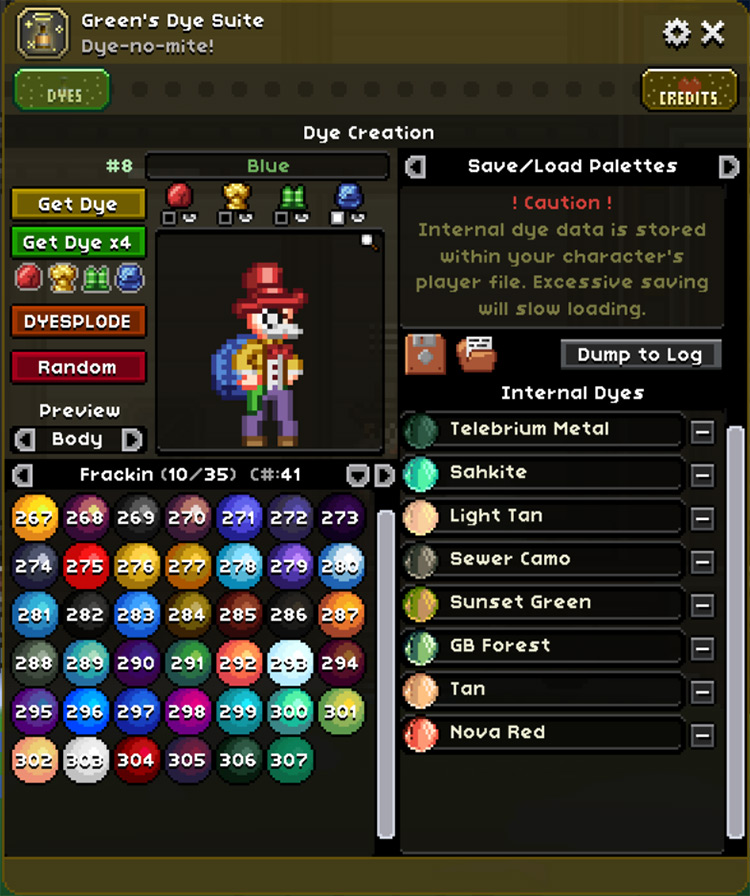Open the Credits tab

click(x=688, y=93)
